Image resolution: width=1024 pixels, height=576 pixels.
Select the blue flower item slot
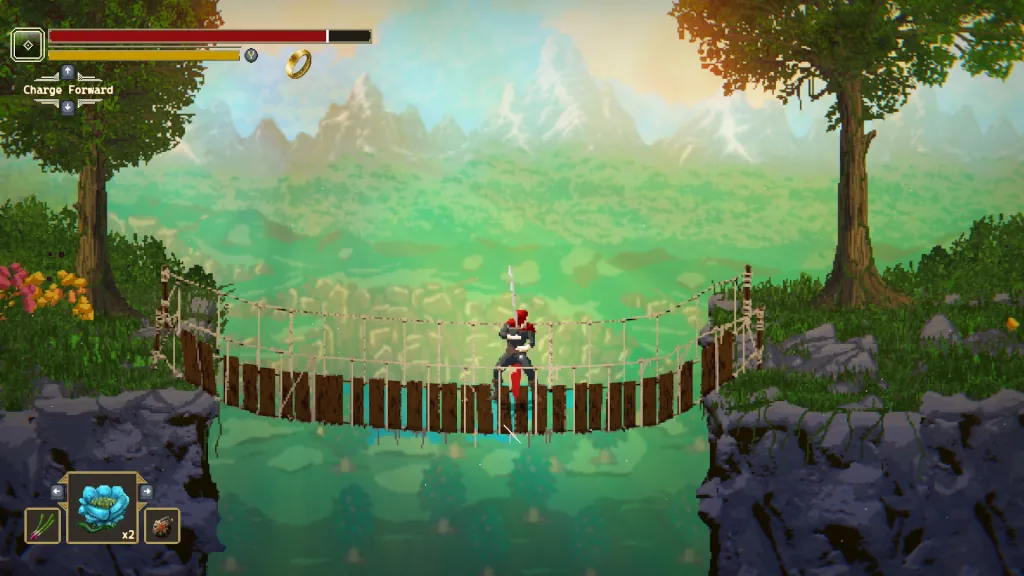(102, 508)
